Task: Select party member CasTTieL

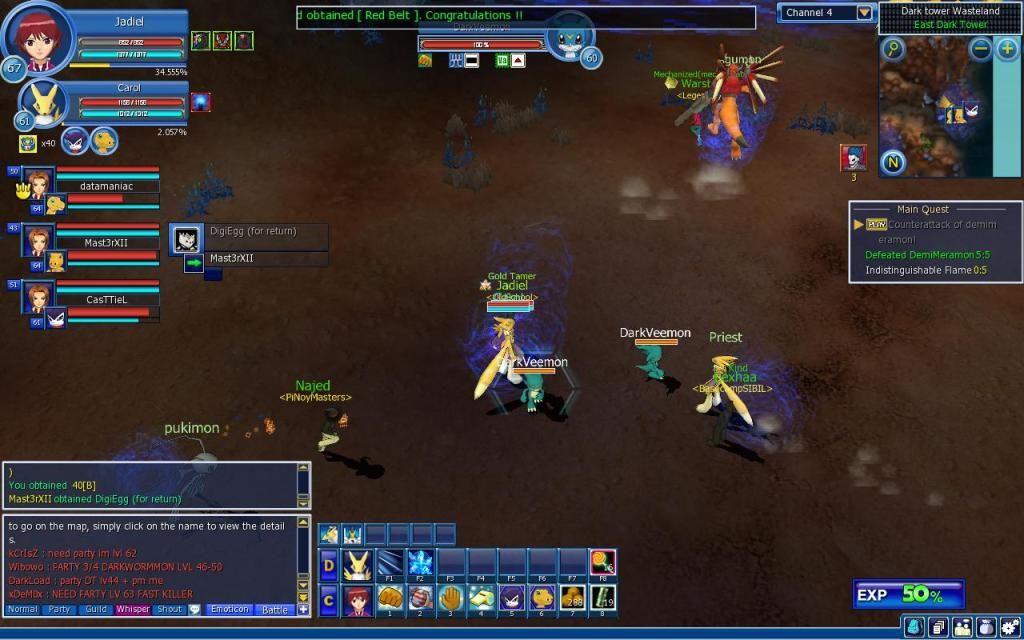Action: tap(105, 299)
